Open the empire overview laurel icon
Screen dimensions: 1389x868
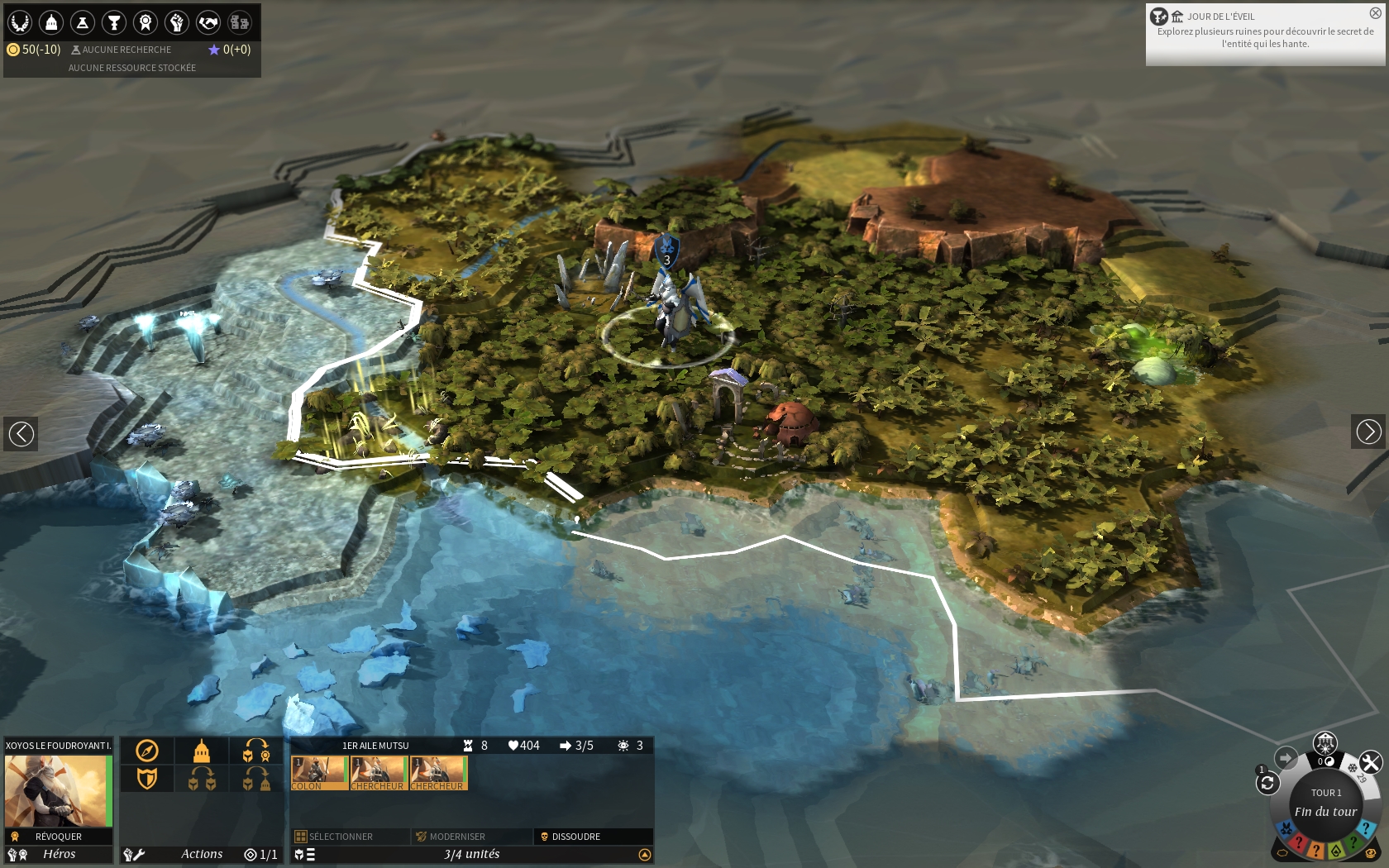[x=20, y=22]
